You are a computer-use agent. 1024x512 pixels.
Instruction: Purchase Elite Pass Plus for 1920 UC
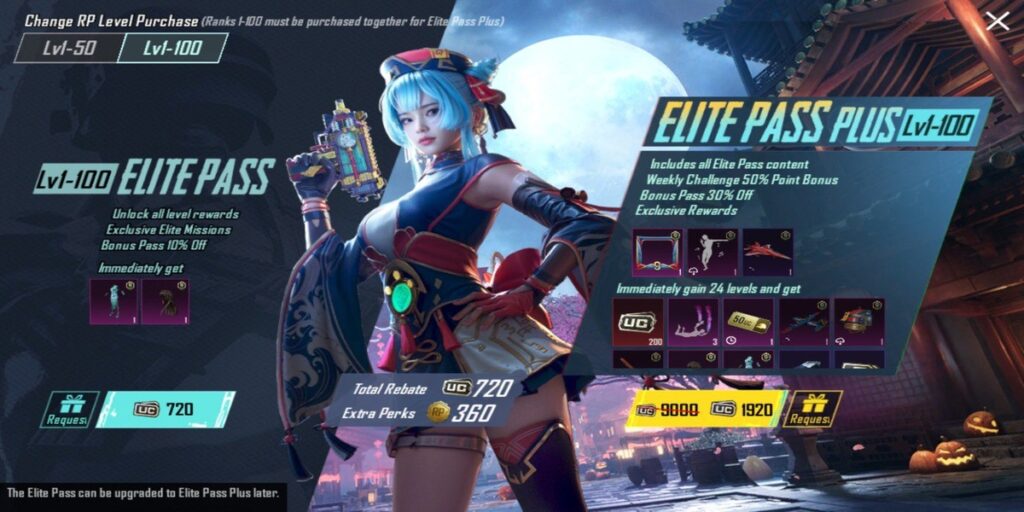coord(702,409)
